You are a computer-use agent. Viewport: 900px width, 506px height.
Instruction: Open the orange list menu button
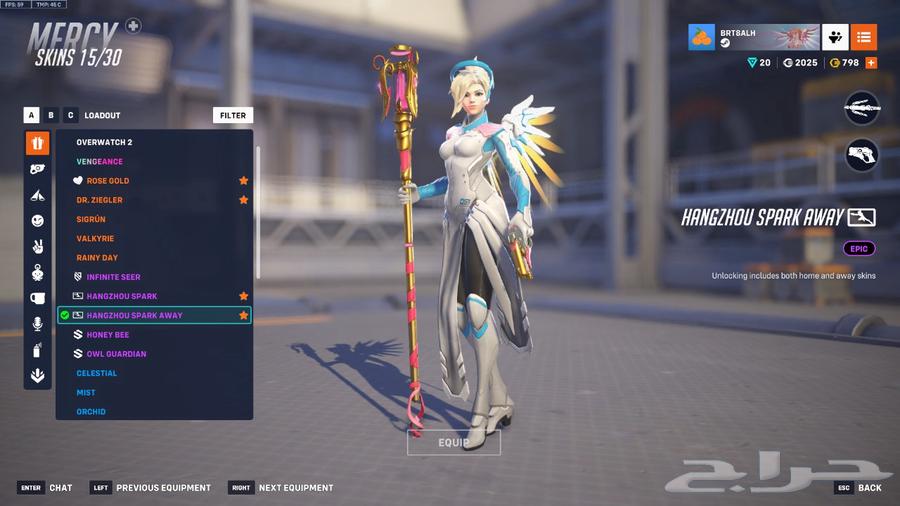click(x=864, y=37)
